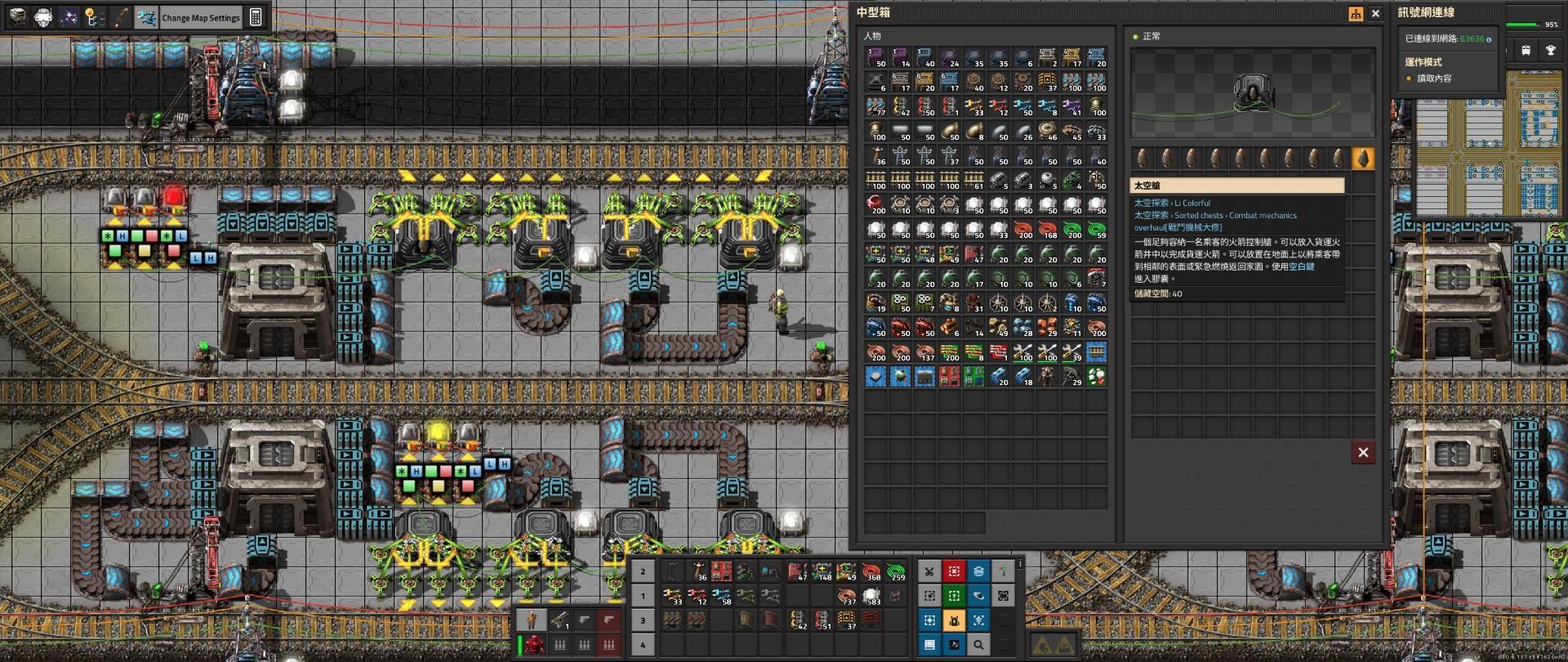The height and width of the screenshot is (662, 1568).
Task: Click quickbar row selector 2
Action: (644, 570)
